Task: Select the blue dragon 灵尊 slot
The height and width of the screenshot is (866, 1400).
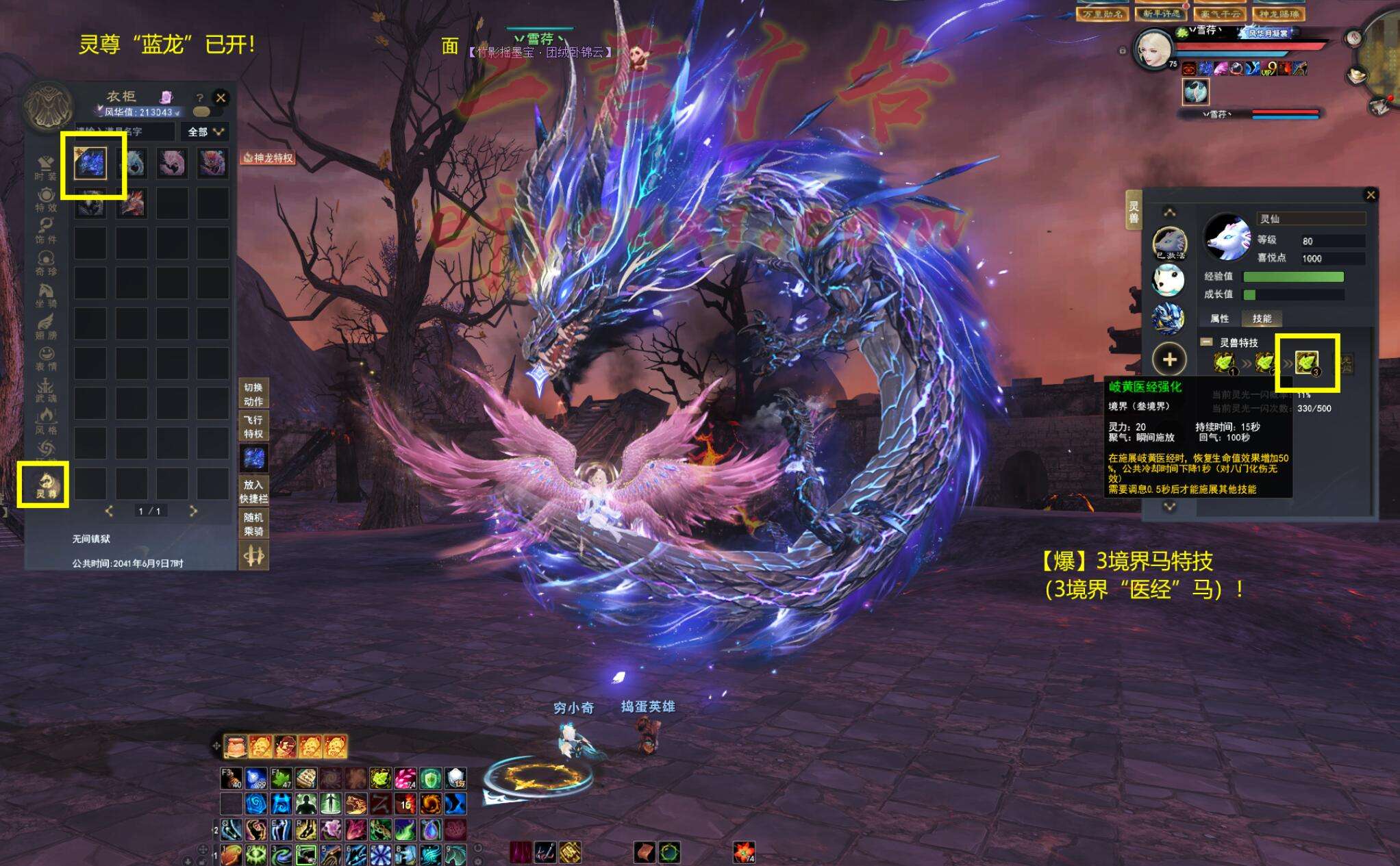Action: pos(91,163)
